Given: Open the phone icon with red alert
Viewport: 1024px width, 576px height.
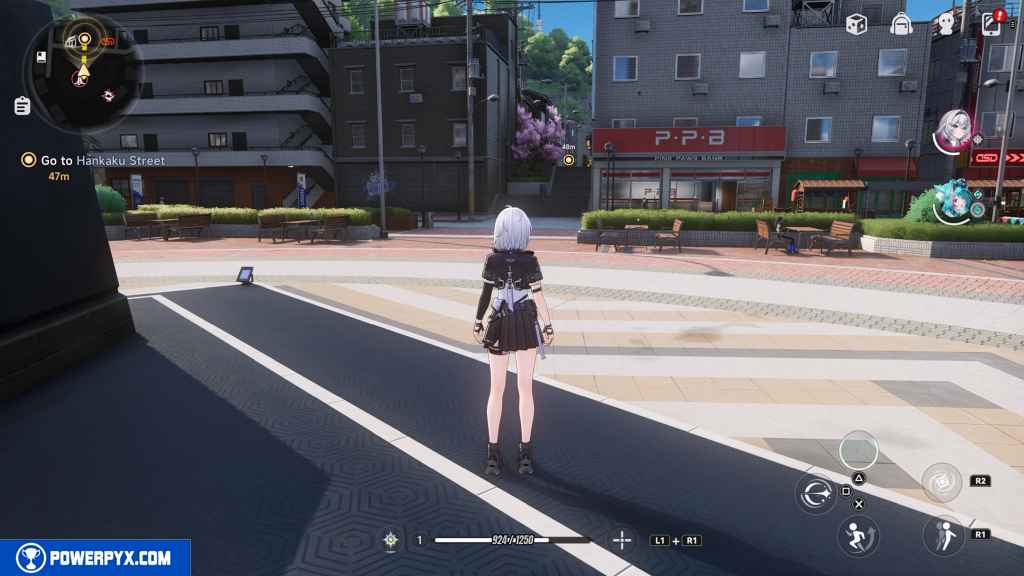Looking at the screenshot, I should point(992,23).
